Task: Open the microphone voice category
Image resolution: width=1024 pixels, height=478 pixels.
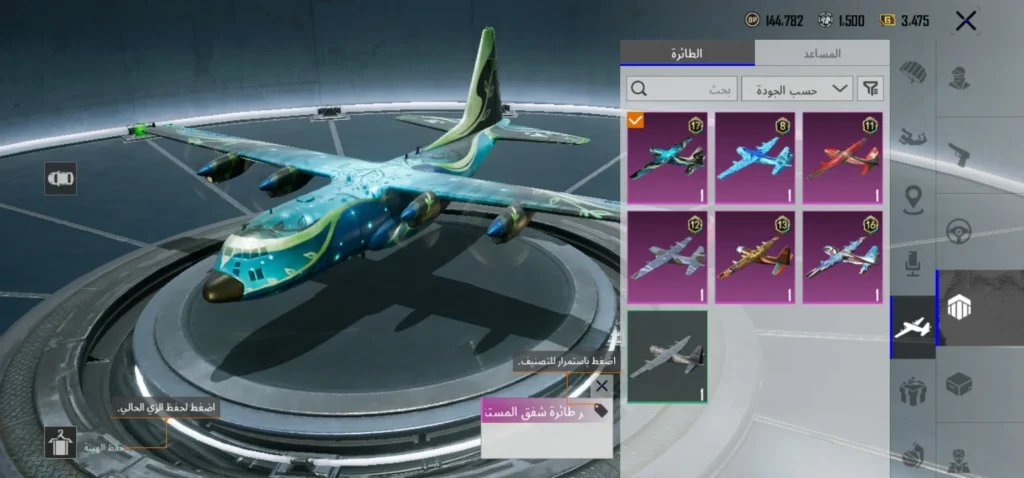Action: click(912, 263)
